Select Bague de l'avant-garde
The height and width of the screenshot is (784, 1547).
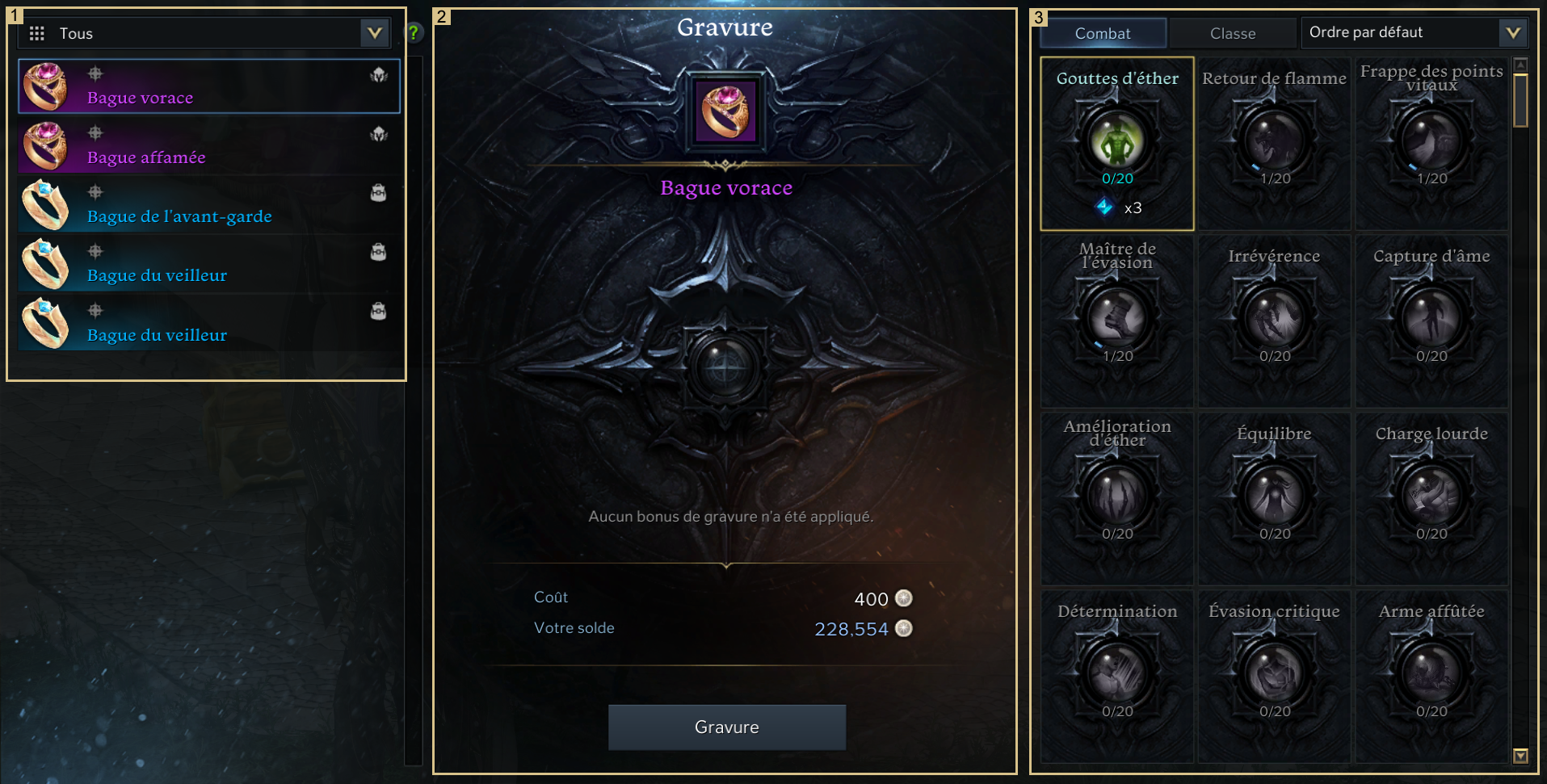pos(208,205)
